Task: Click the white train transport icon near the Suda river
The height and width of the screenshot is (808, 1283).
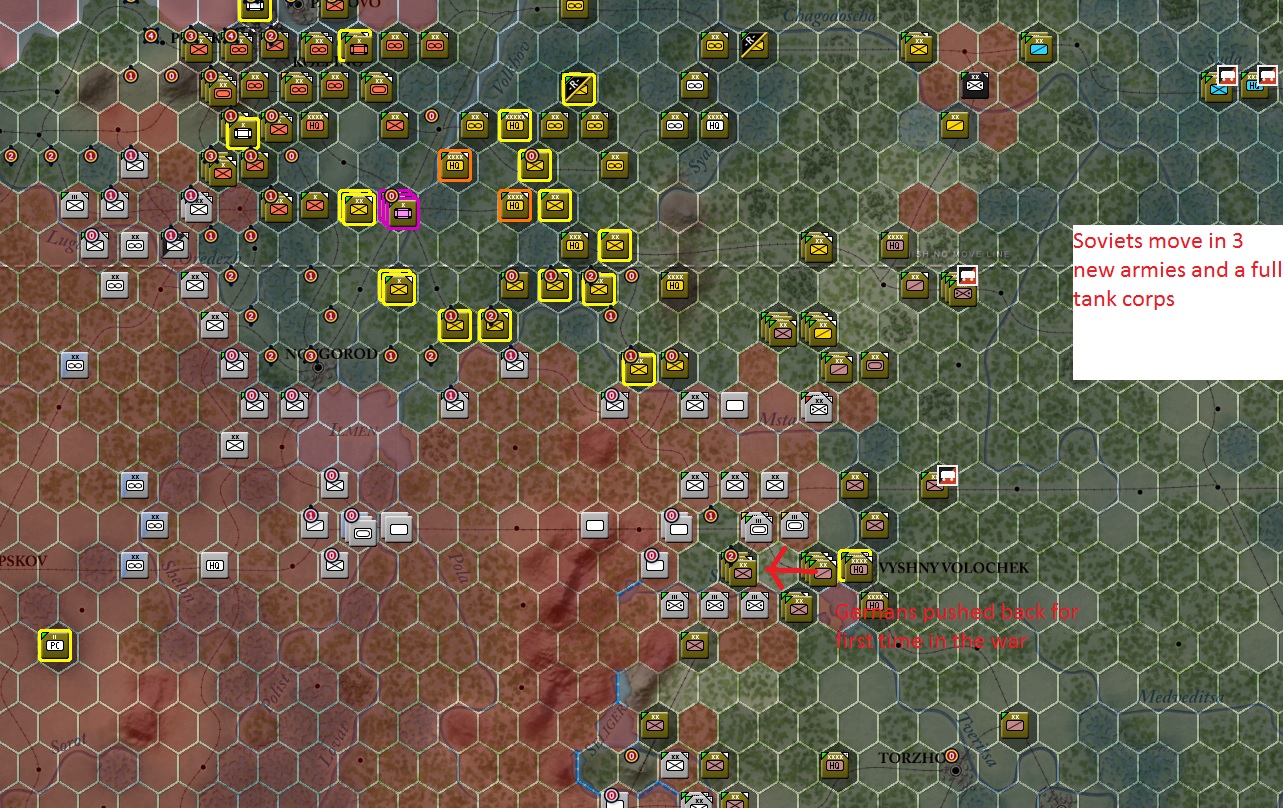Action: coord(1228,75)
